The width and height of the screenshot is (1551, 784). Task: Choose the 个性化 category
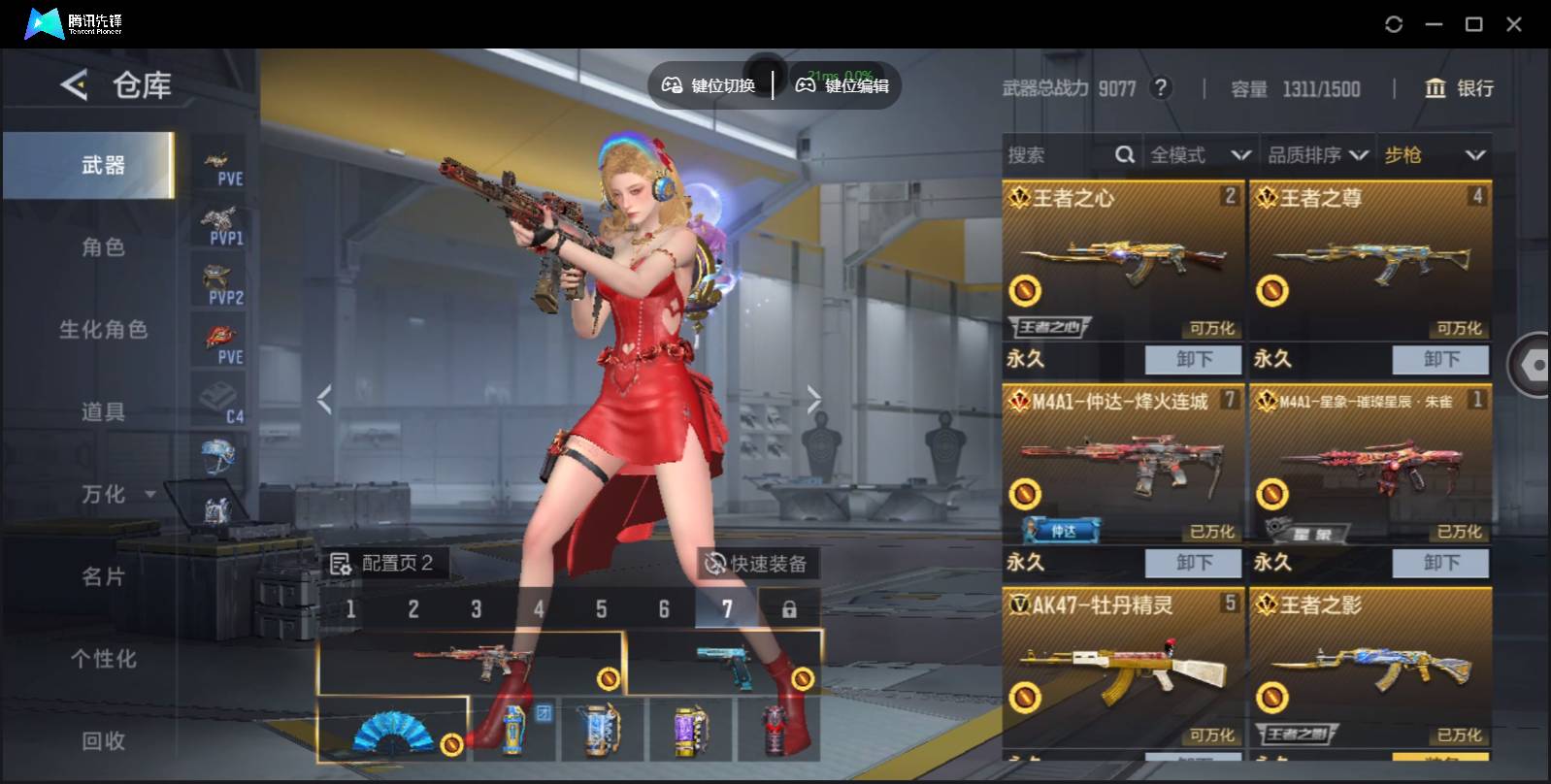pos(103,660)
